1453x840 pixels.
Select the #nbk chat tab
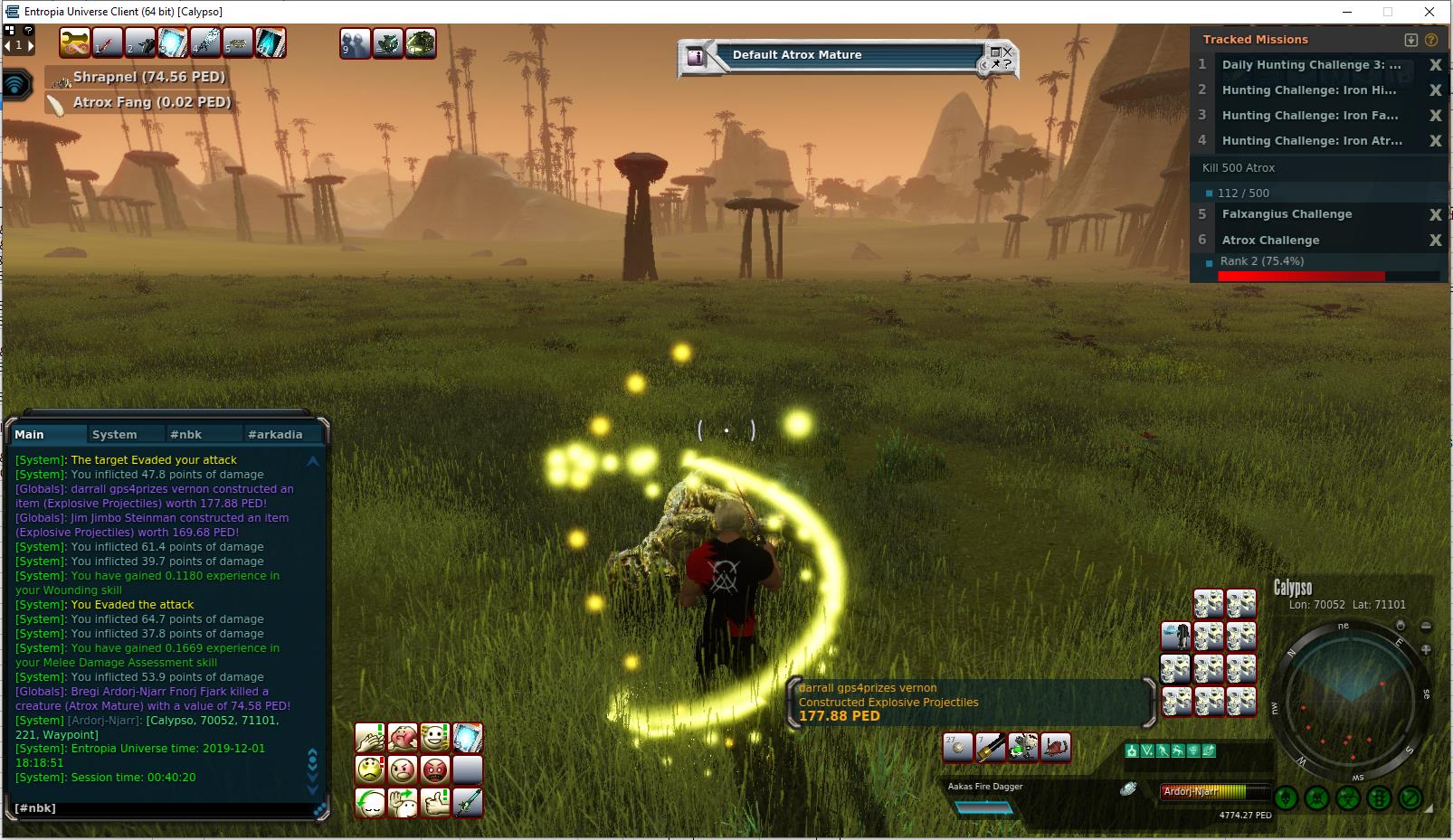pos(186,435)
